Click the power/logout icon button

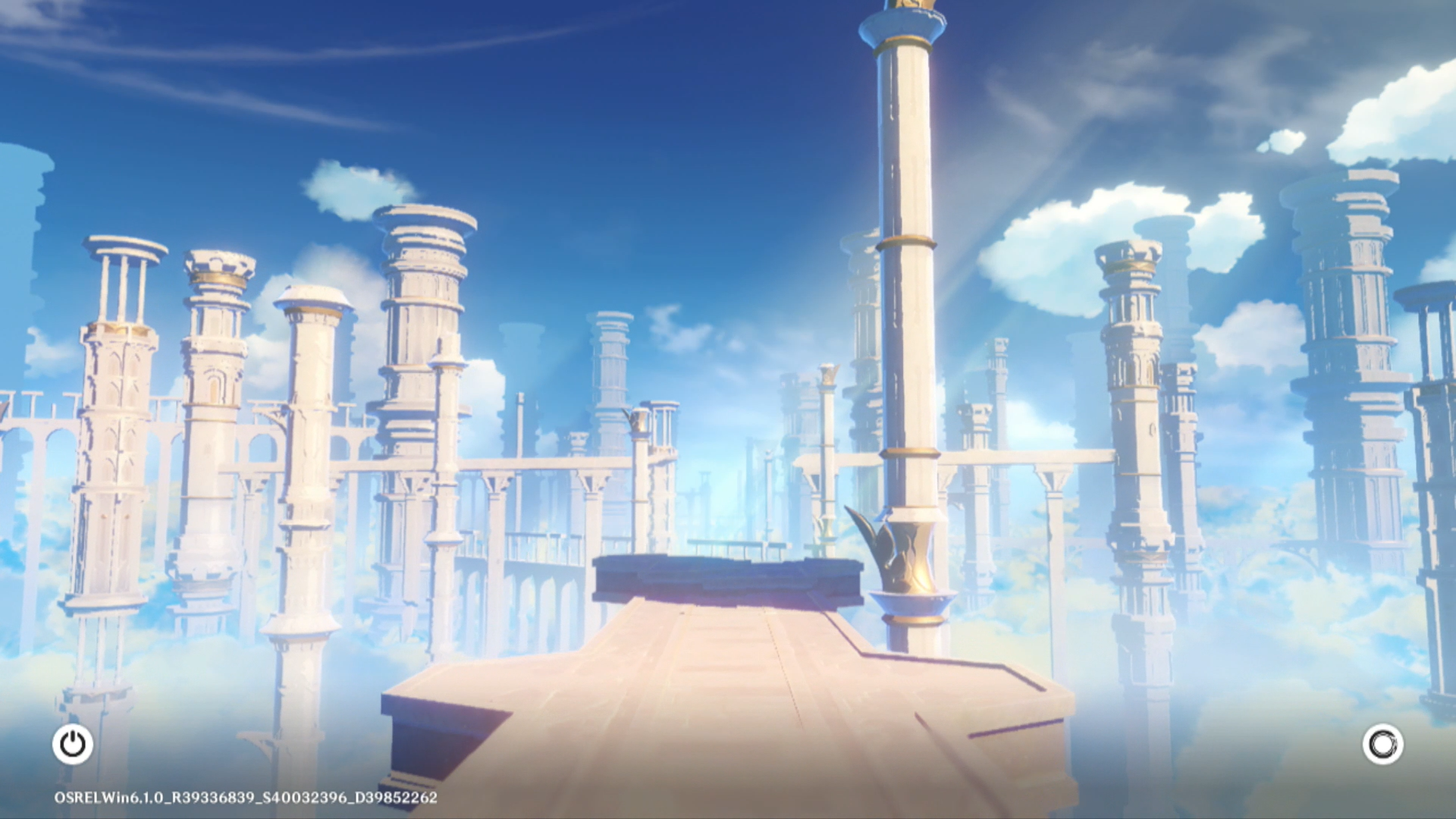pos(73,744)
